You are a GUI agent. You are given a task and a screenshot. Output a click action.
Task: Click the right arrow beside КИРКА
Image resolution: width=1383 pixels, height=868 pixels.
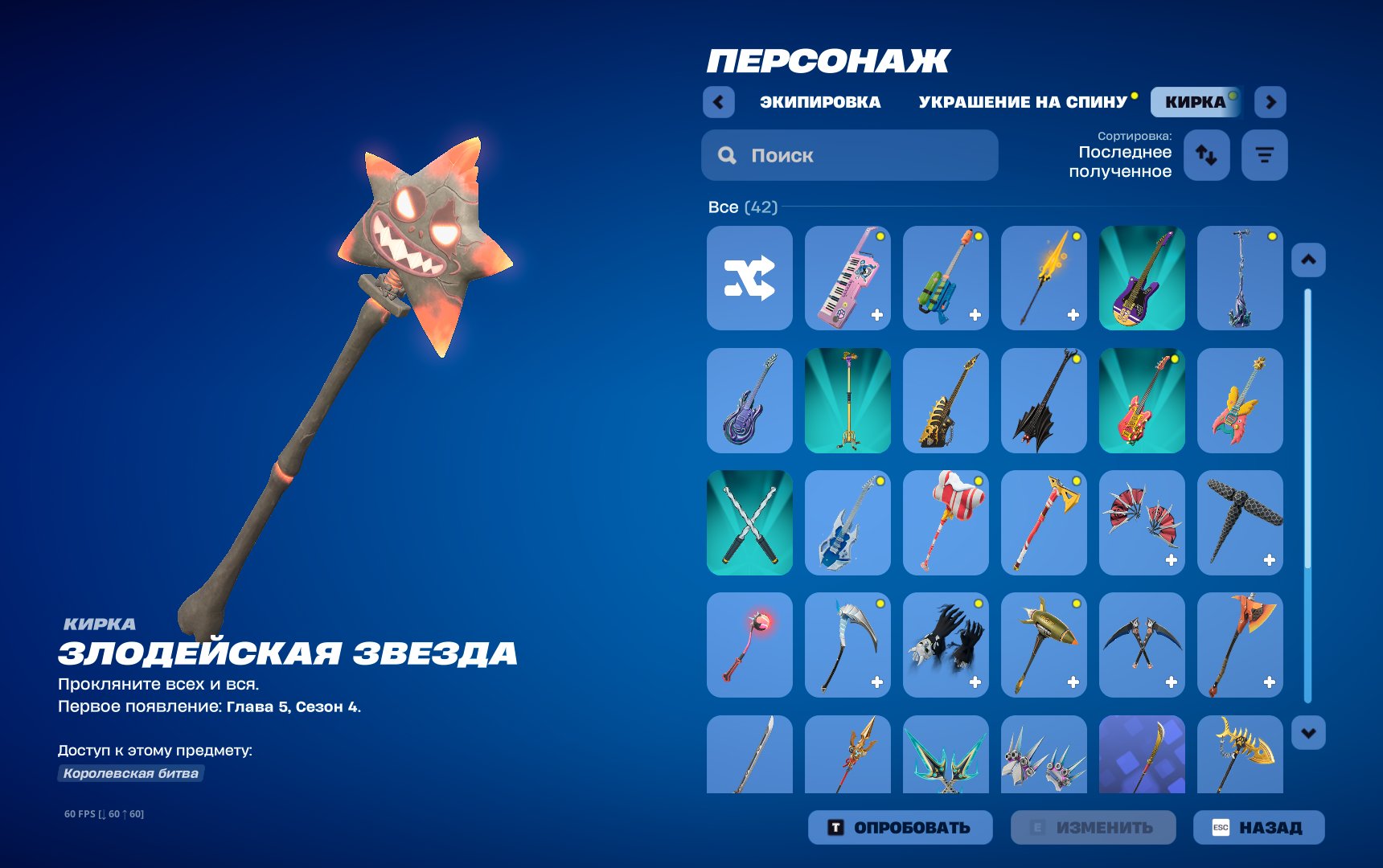click(1269, 103)
